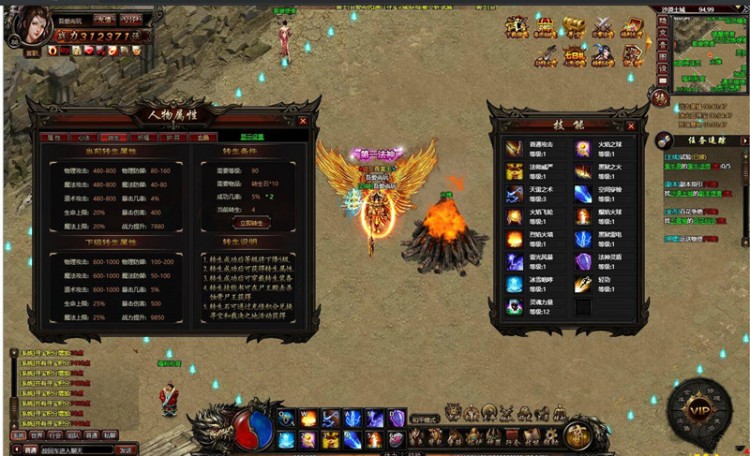Select the 火焰之球 fireball skill icon
750x456 pixels.
coord(583,148)
